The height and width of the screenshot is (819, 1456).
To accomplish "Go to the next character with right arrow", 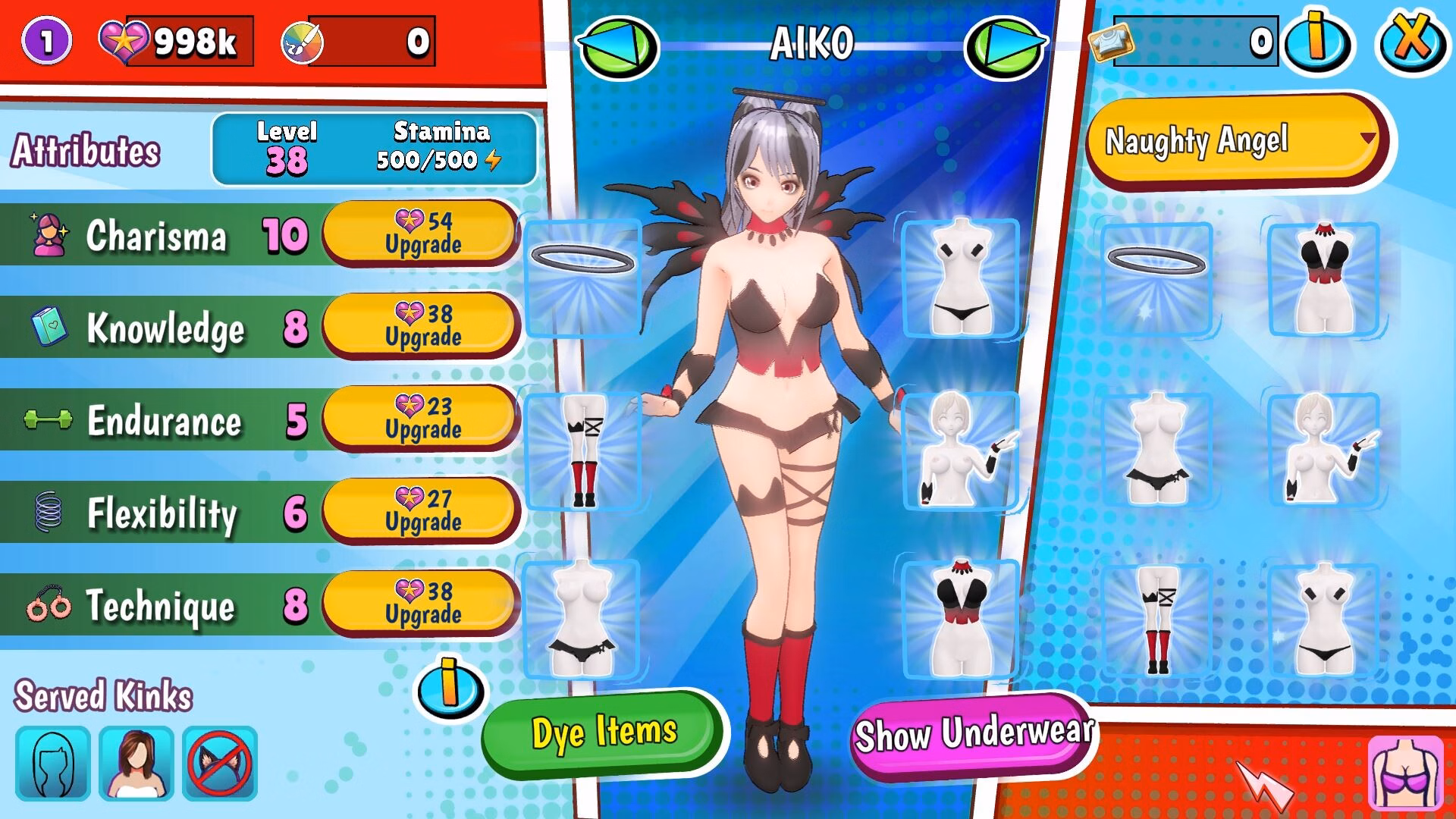I will tap(1006, 45).
